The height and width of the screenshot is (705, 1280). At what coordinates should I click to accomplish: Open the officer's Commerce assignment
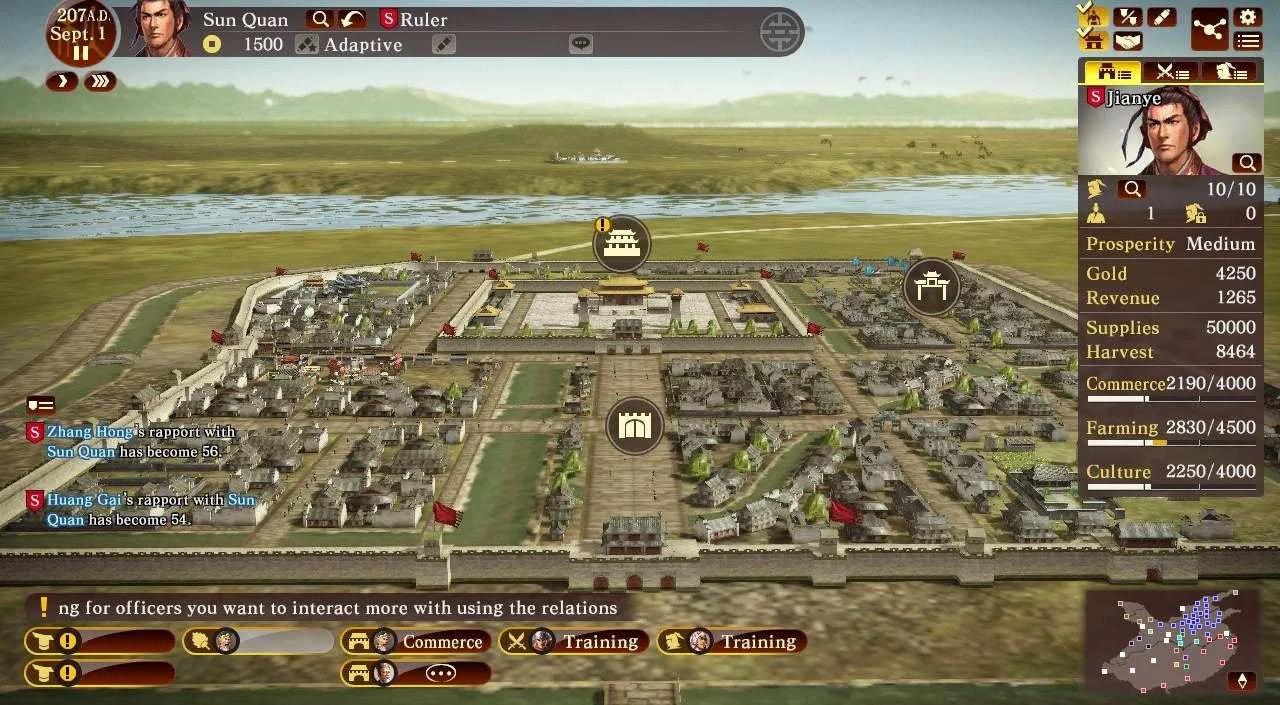click(x=414, y=642)
